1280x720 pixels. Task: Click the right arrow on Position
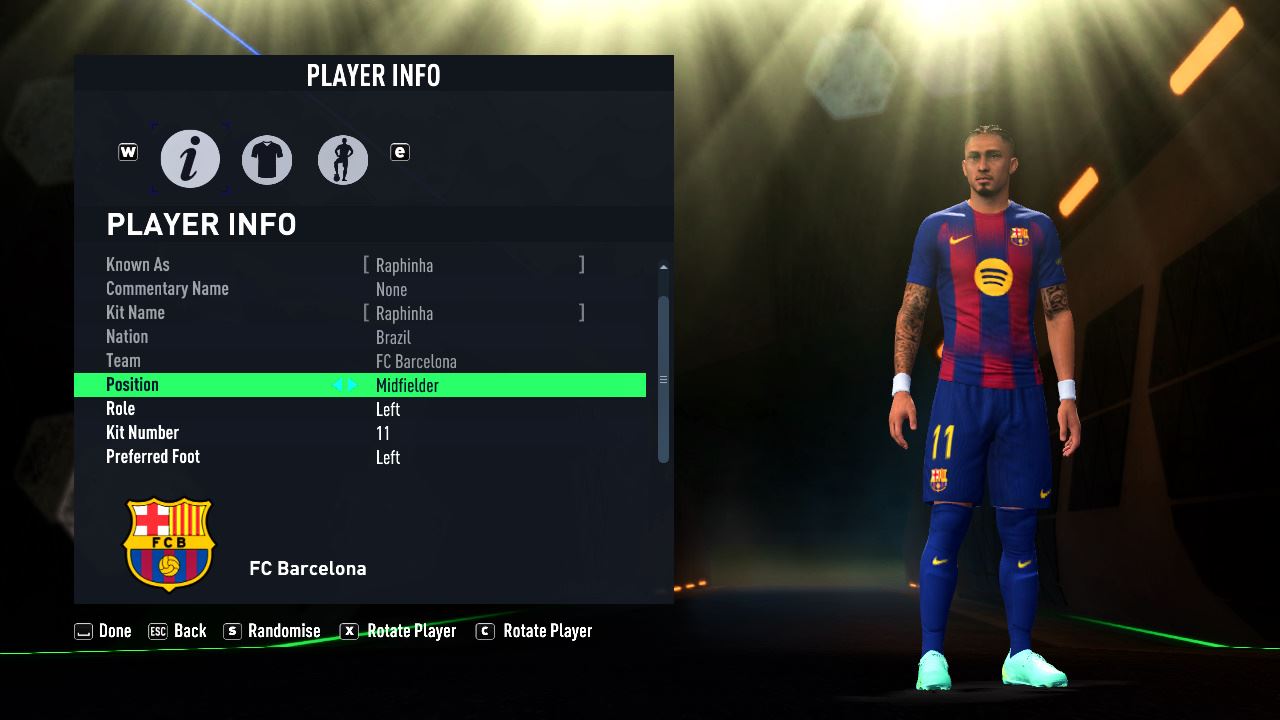[352, 385]
